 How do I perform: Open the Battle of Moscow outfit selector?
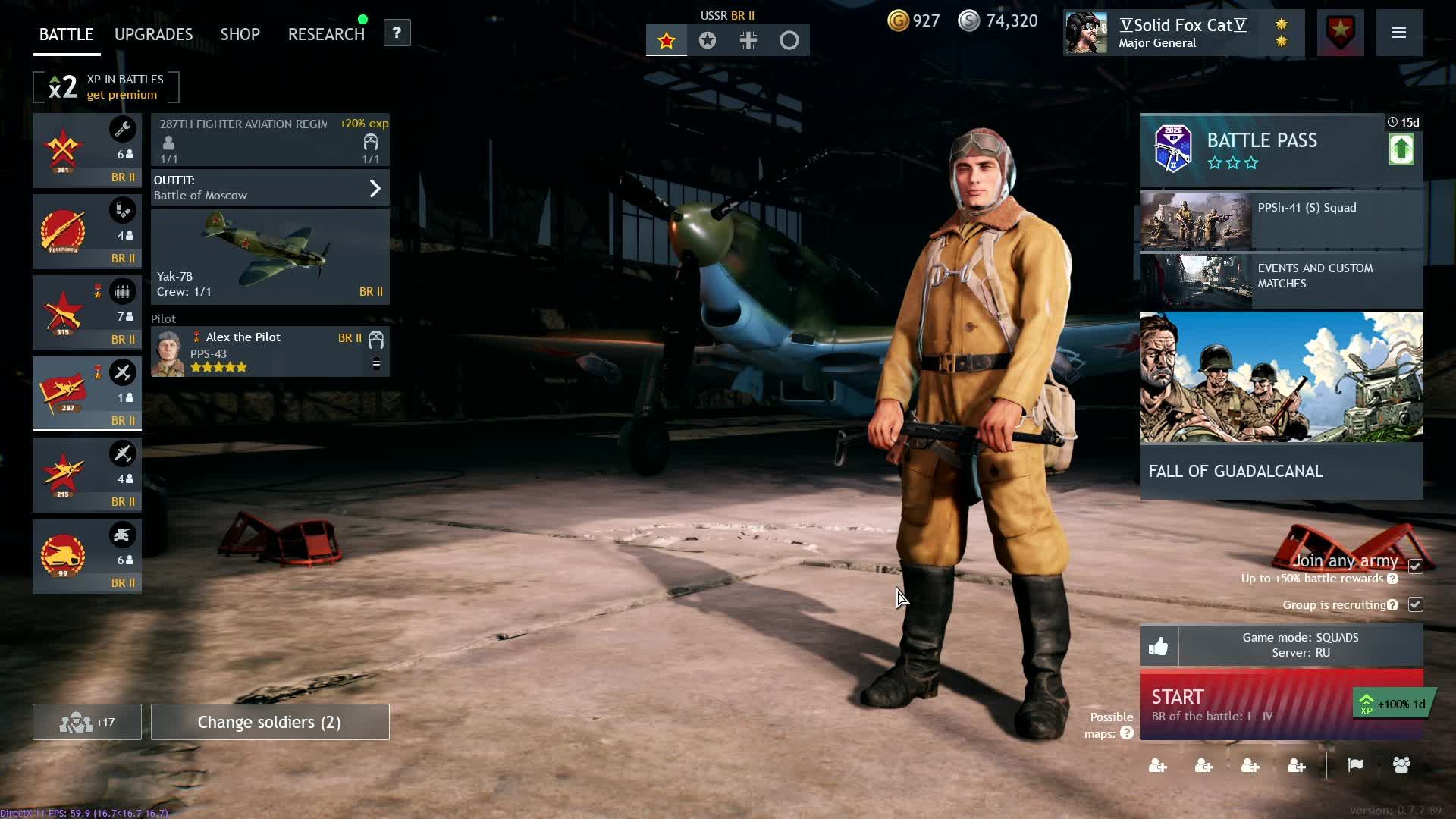point(270,188)
